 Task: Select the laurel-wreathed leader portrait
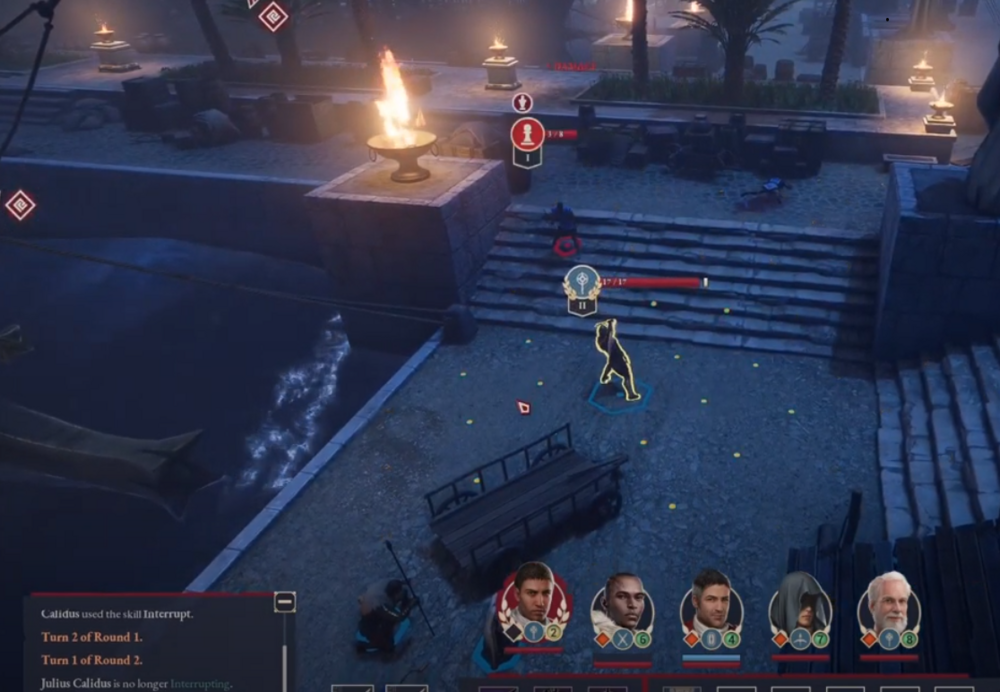click(534, 599)
